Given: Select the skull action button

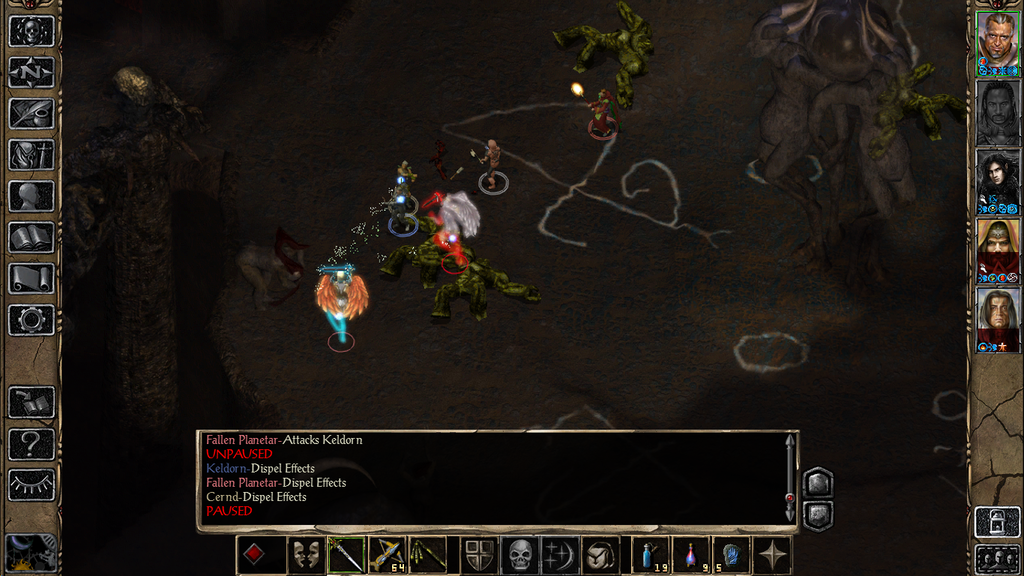Looking at the screenshot, I should click(520, 555).
